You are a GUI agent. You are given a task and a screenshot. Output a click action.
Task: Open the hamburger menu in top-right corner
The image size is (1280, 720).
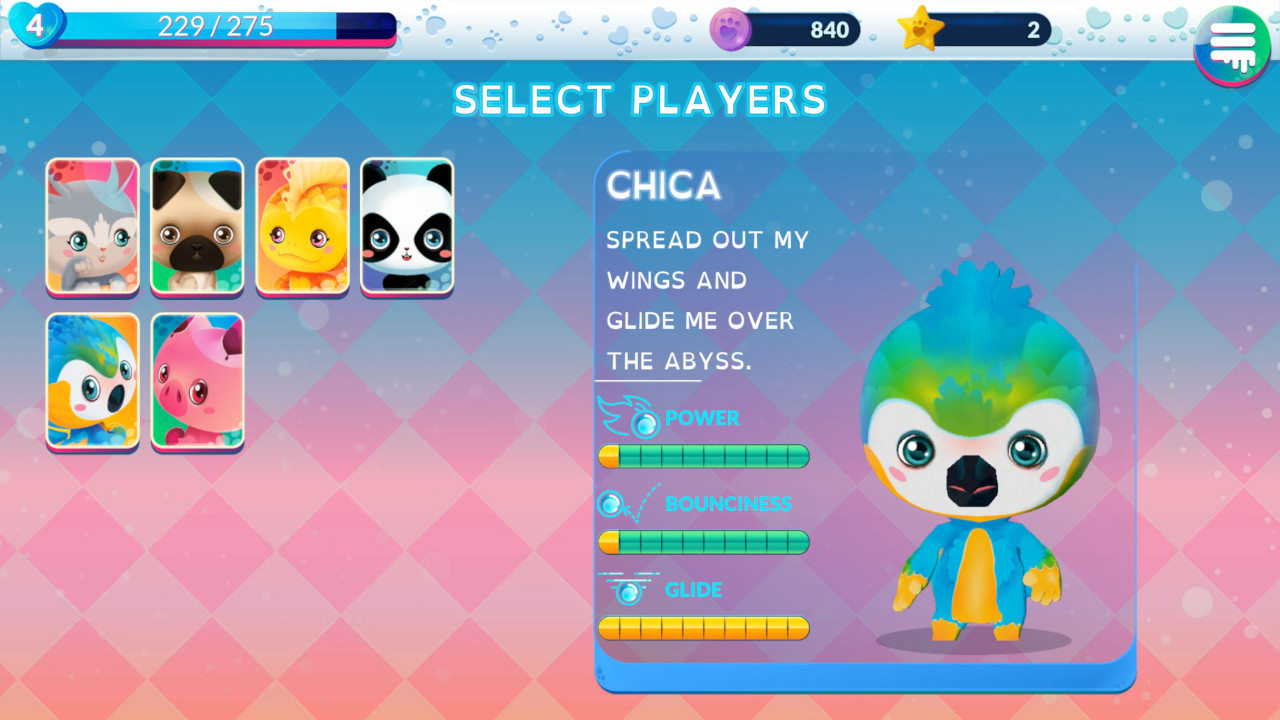[1232, 45]
